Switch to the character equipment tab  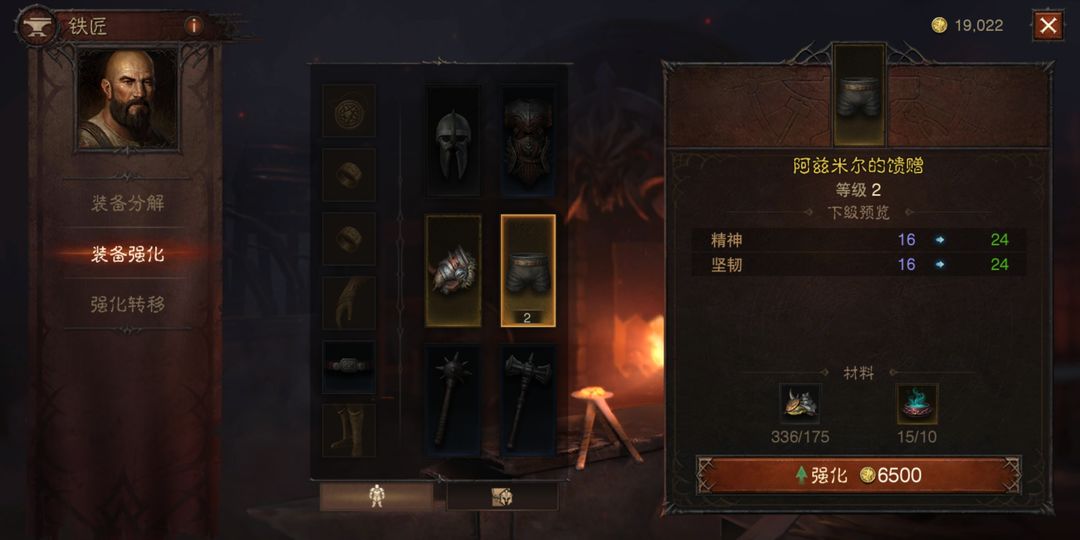click(x=377, y=496)
